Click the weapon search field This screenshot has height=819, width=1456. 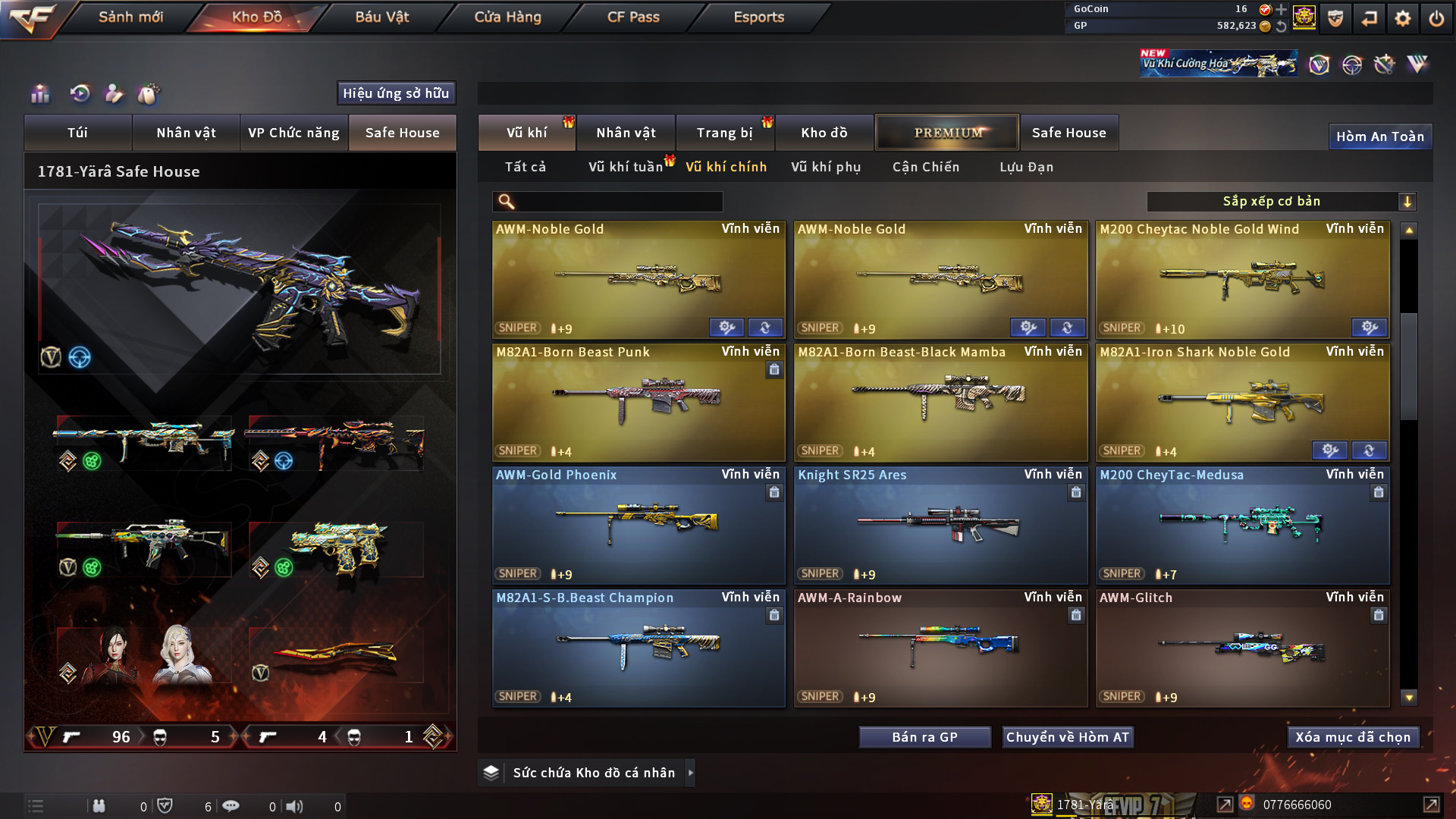(618, 202)
